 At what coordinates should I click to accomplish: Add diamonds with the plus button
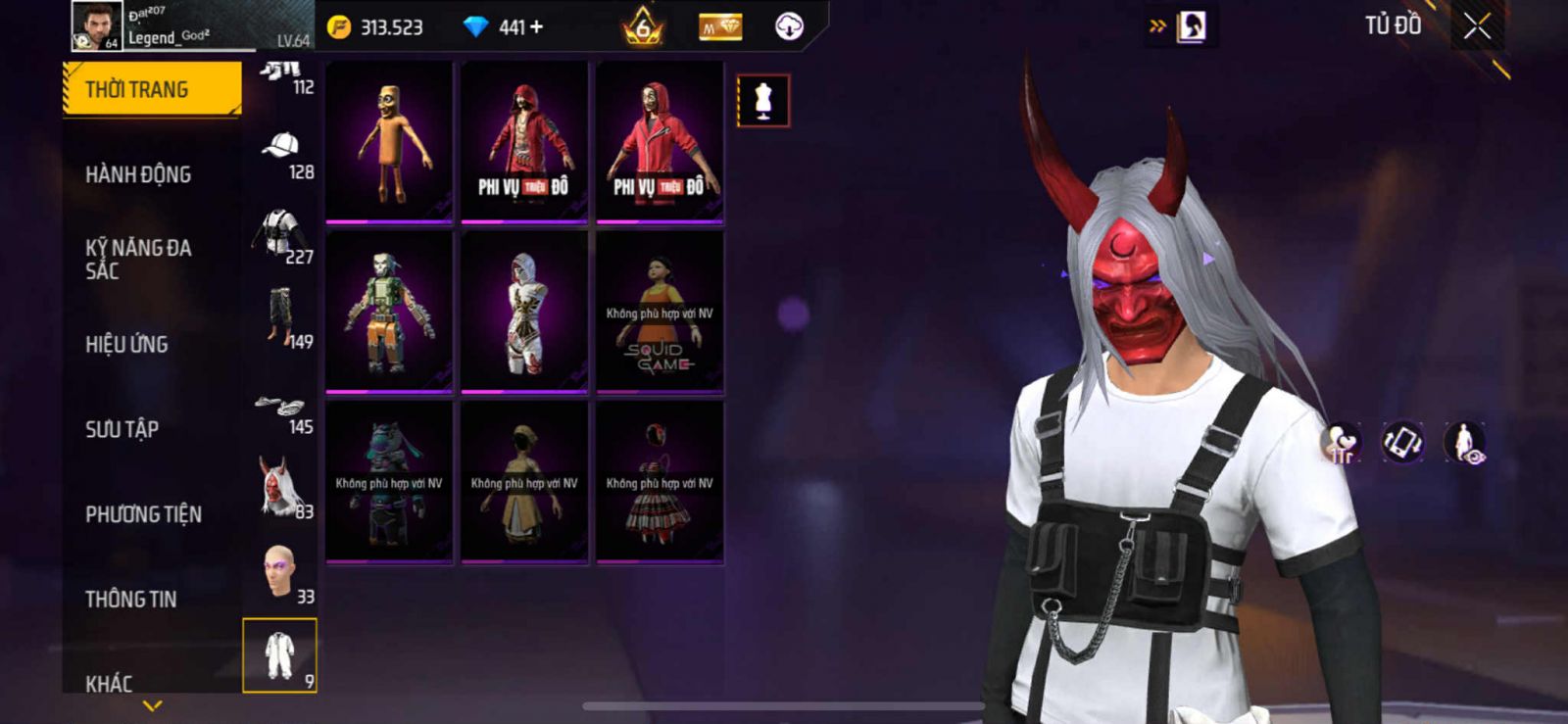(536, 27)
